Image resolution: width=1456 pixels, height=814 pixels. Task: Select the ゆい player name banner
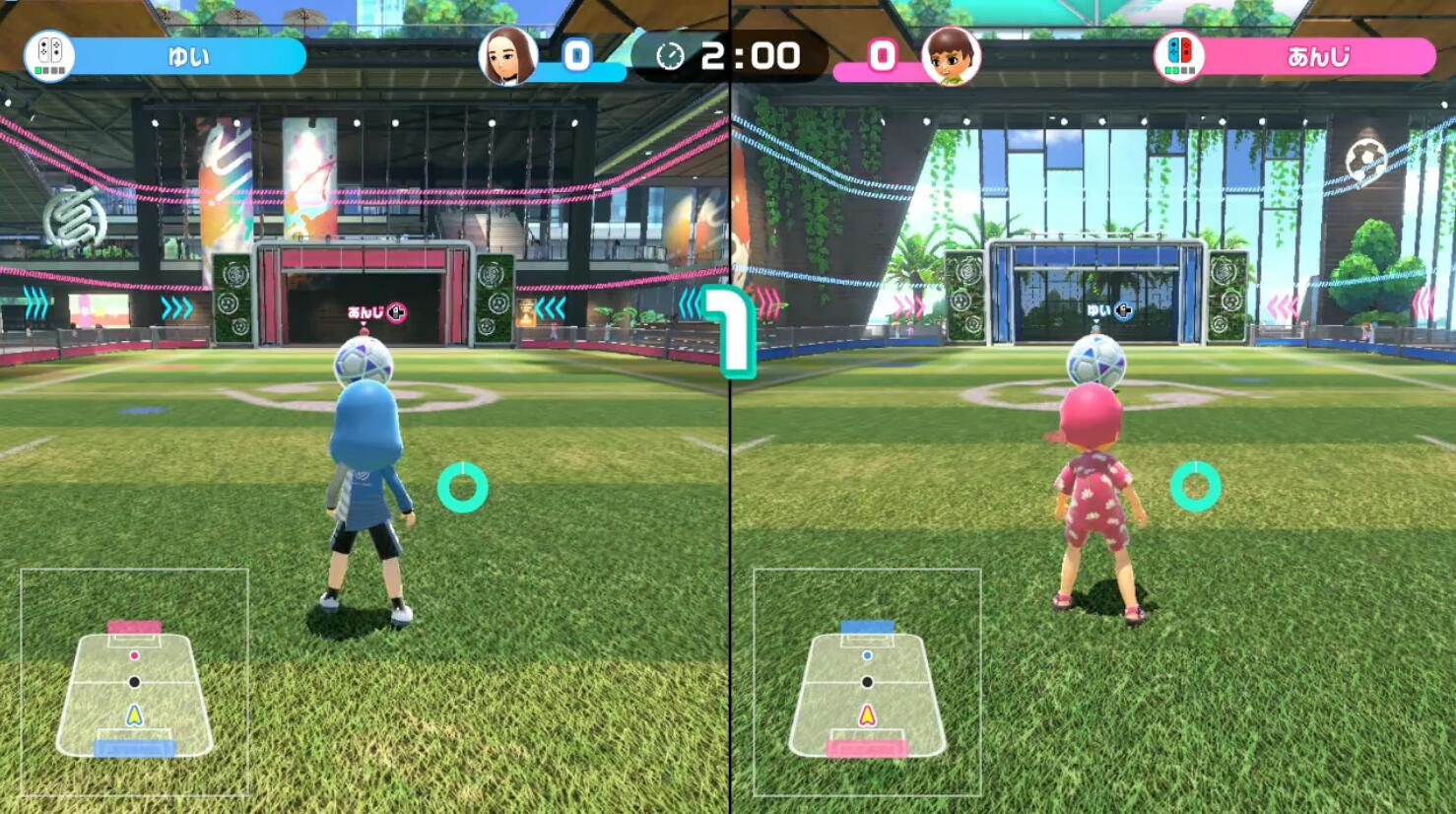coord(189,56)
